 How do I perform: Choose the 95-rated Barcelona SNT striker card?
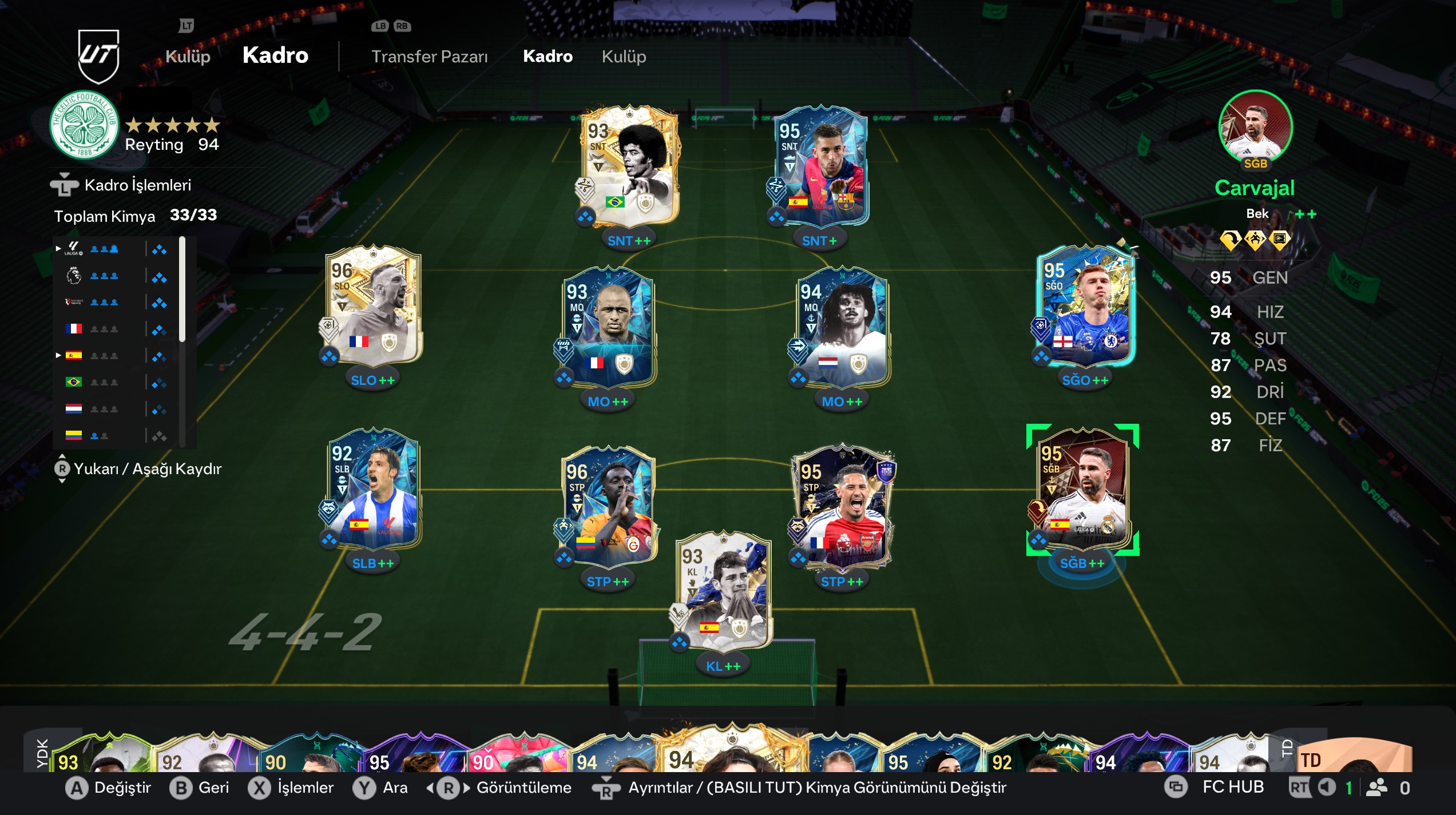pyautogui.click(x=819, y=166)
